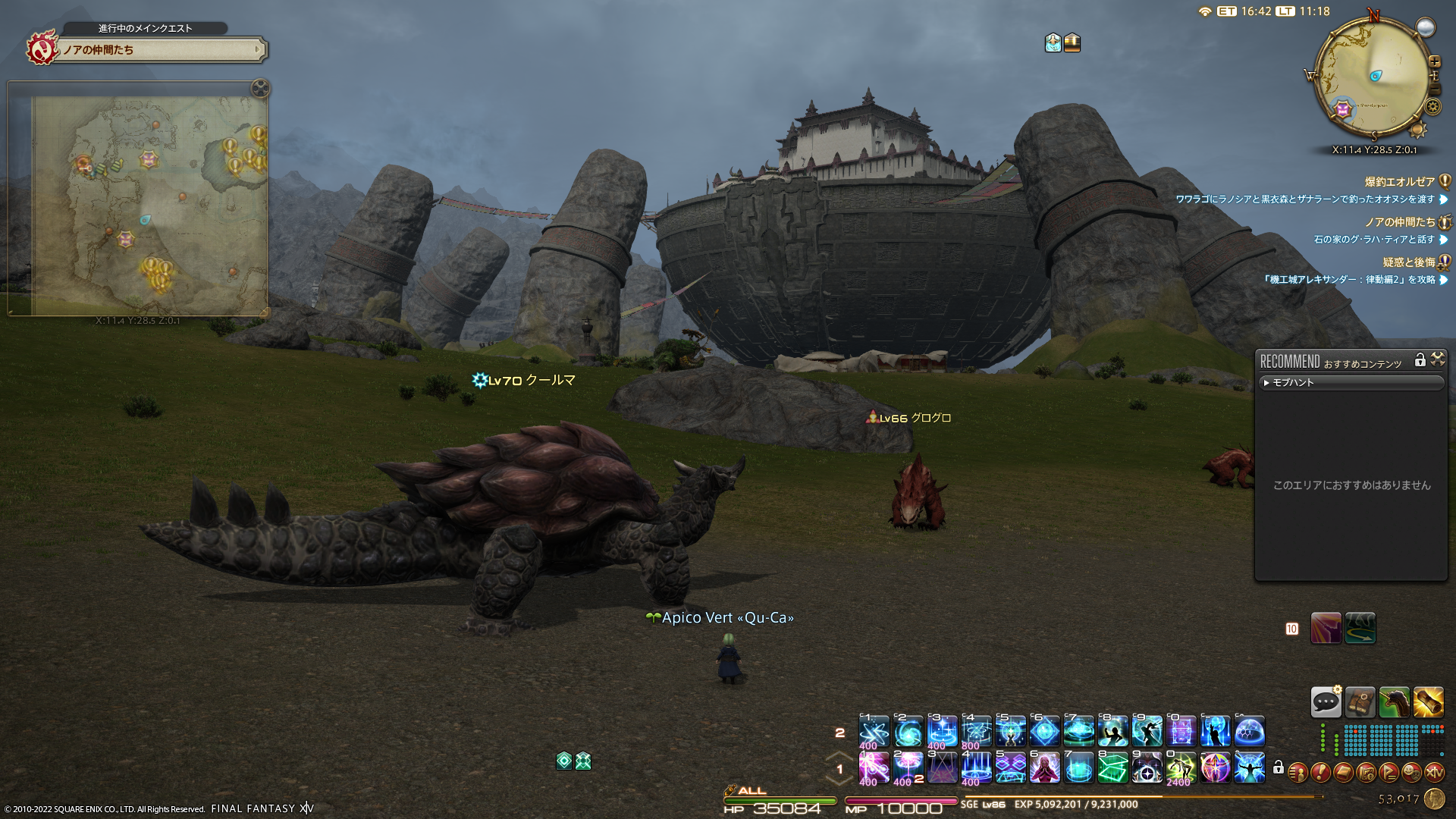Image resolution: width=1456 pixels, height=819 pixels.
Task: Select the 疑惑と後悔 quest in the tracker
Action: pos(1408,262)
